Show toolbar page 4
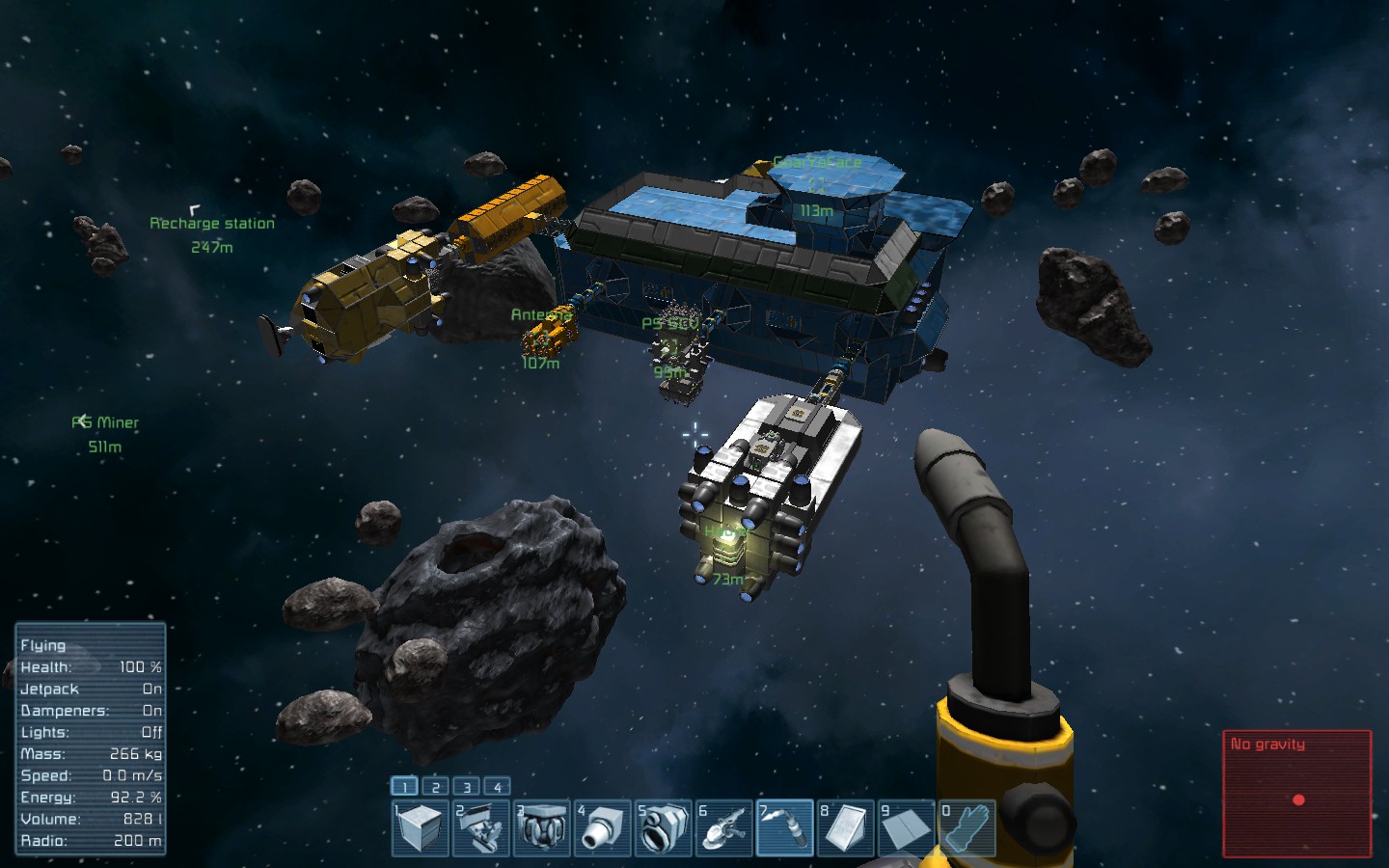Screen dimensions: 1389x868 point(498,787)
